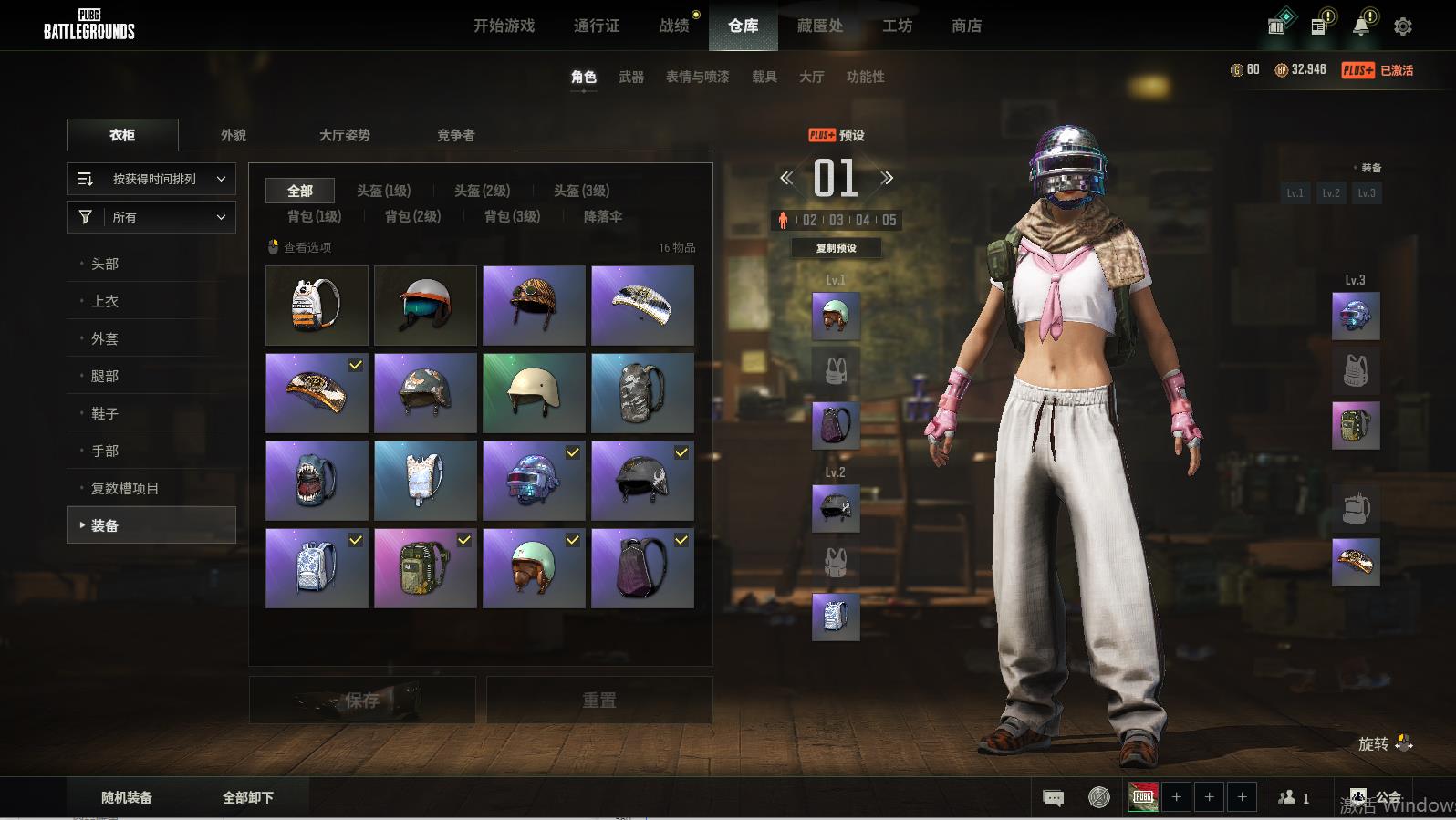Open the settings gear icon
Image resolution: width=1456 pixels, height=820 pixels.
[1403, 26]
